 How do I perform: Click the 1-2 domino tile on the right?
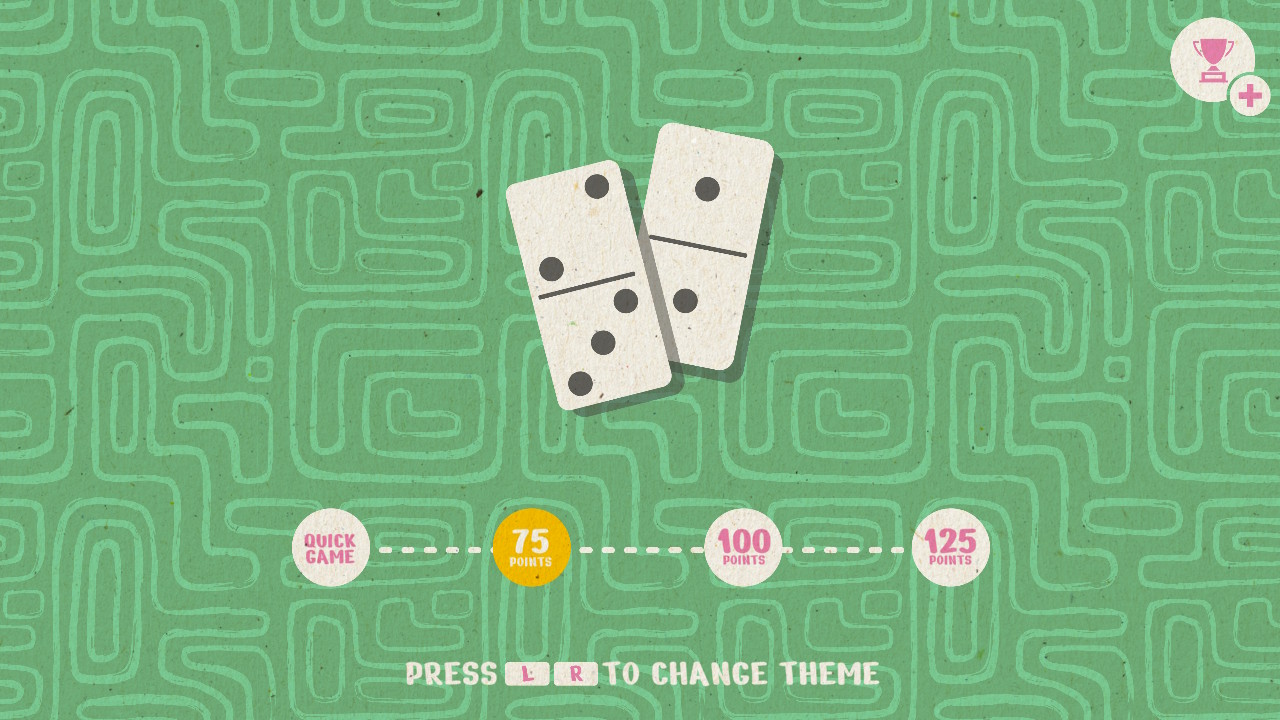click(x=700, y=250)
